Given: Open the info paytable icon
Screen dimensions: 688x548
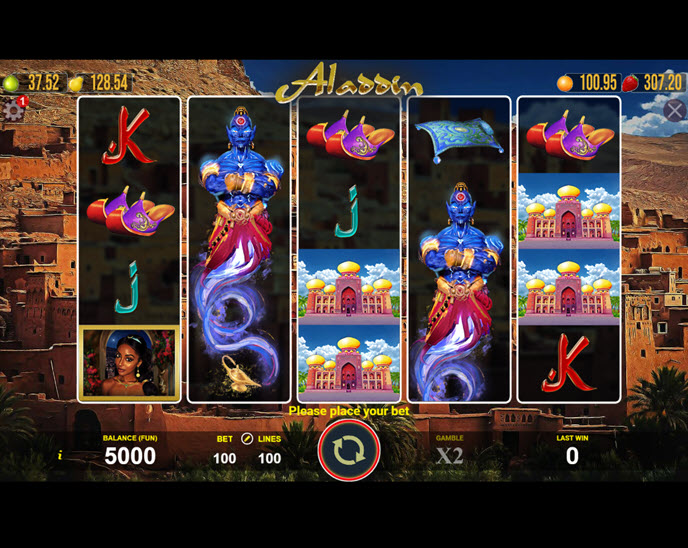Looking at the screenshot, I should click(x=60, y=456).
